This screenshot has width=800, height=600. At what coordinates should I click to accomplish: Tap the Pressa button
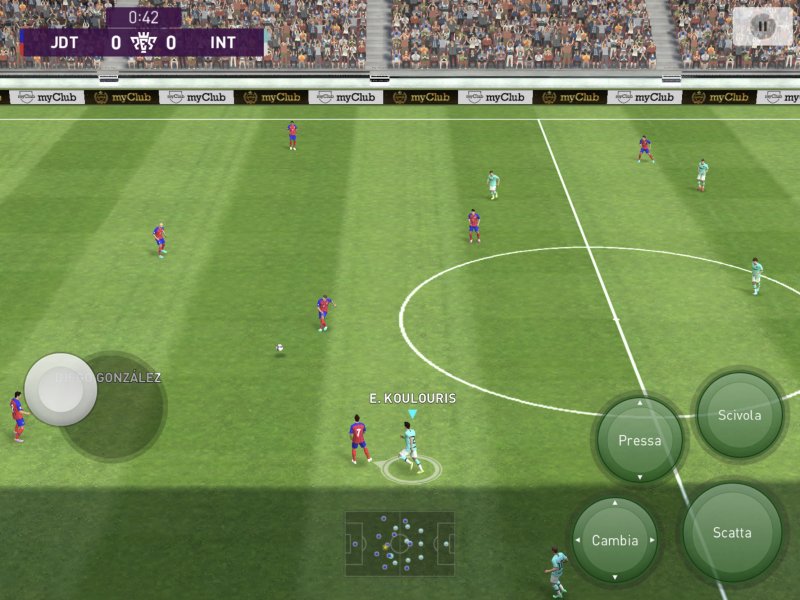(640, 440)
